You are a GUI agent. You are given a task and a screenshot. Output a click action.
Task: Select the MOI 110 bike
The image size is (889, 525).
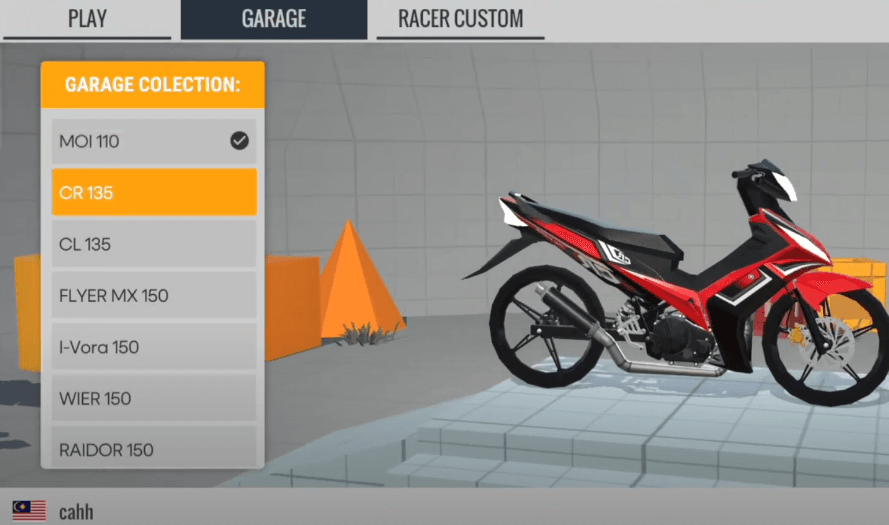coord(153,142)
